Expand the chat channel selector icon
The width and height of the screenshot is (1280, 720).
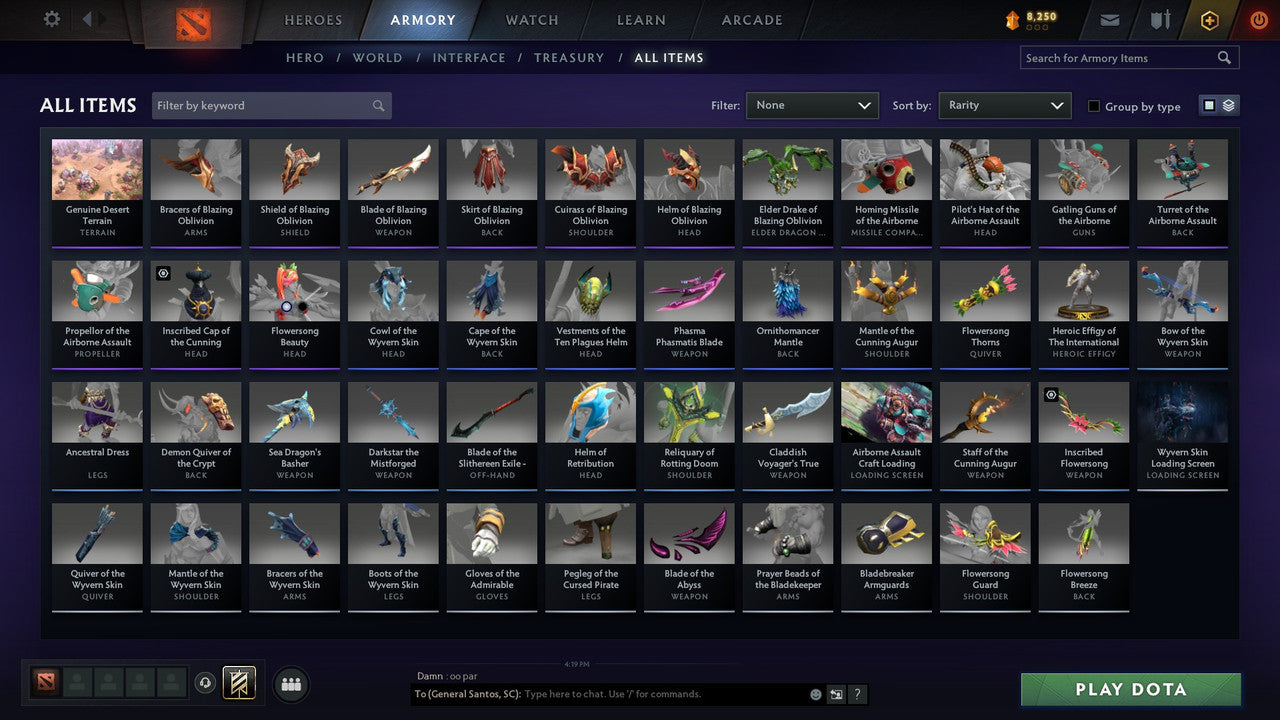click(836, 694)
